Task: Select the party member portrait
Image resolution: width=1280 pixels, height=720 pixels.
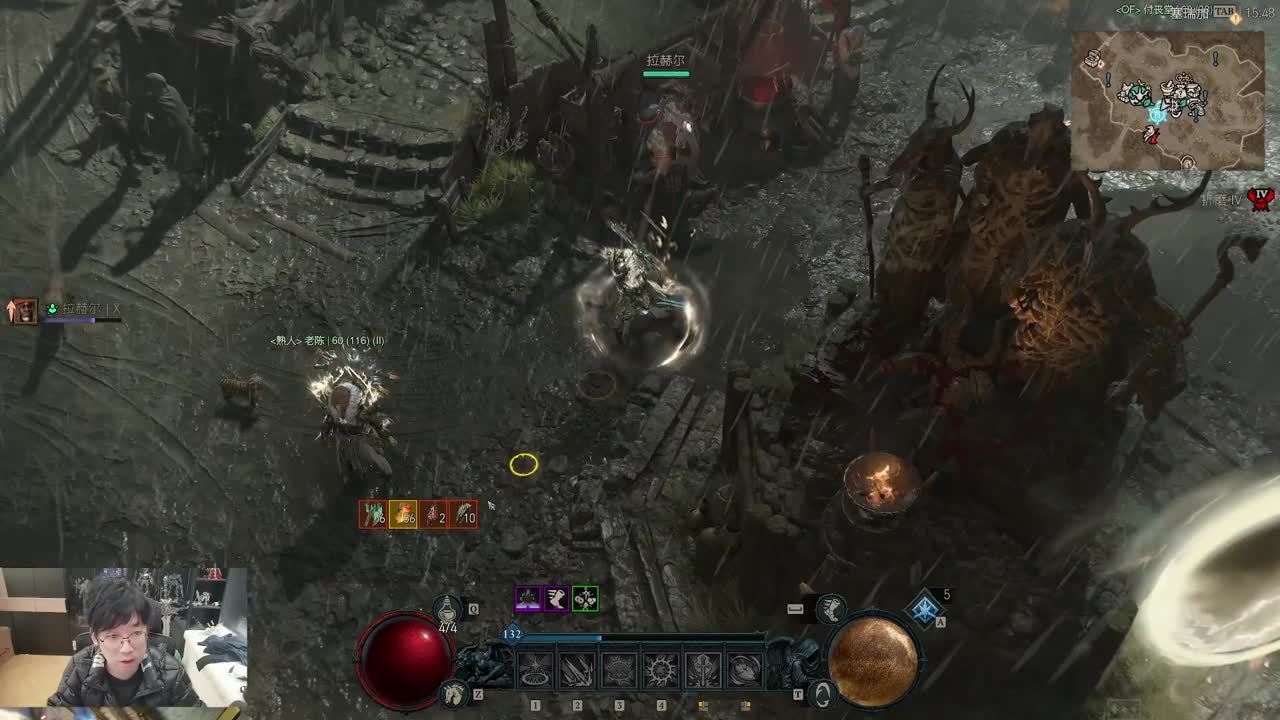Action: point(24,311)
